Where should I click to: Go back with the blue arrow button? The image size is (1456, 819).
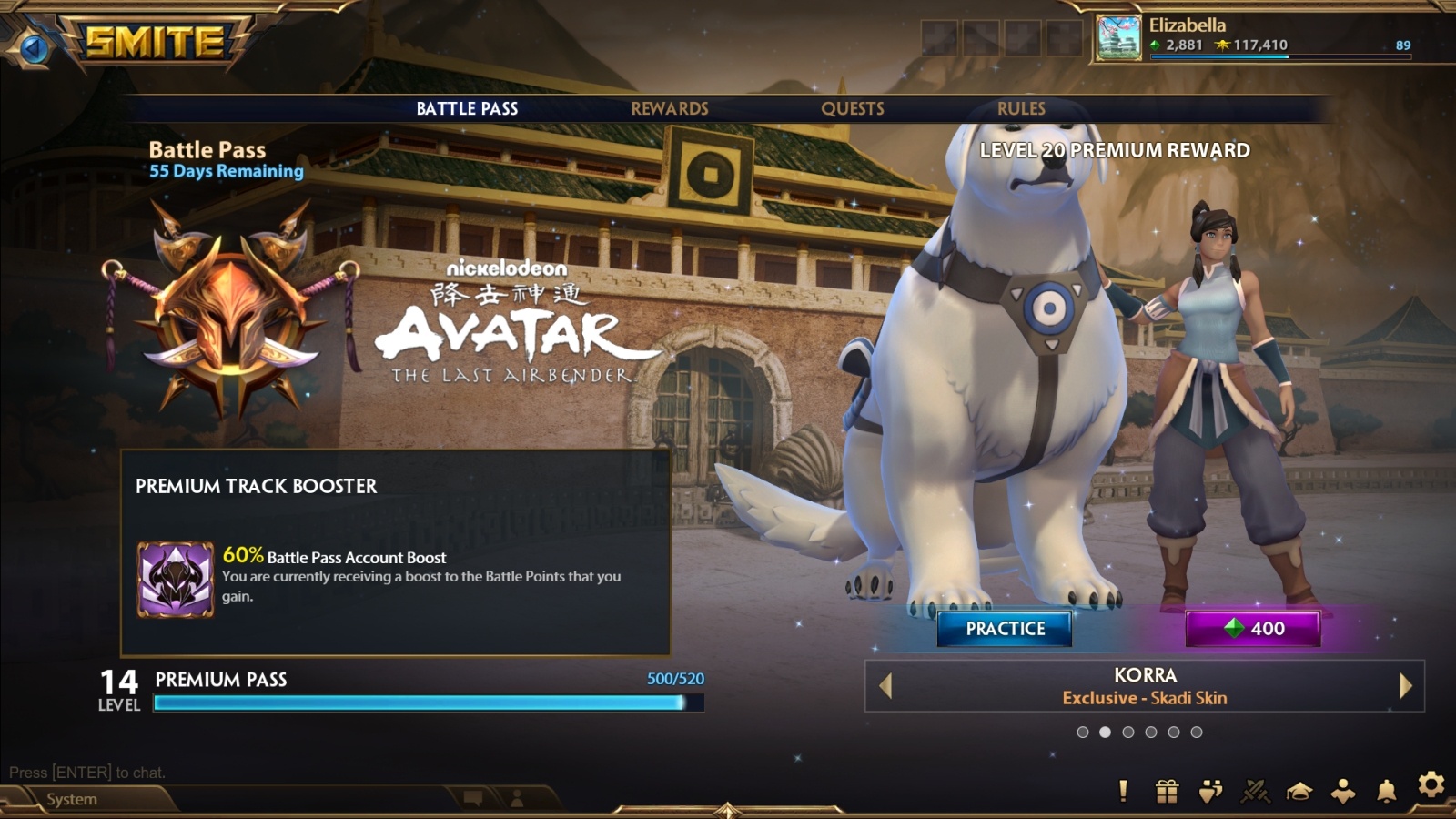point(35,47)
